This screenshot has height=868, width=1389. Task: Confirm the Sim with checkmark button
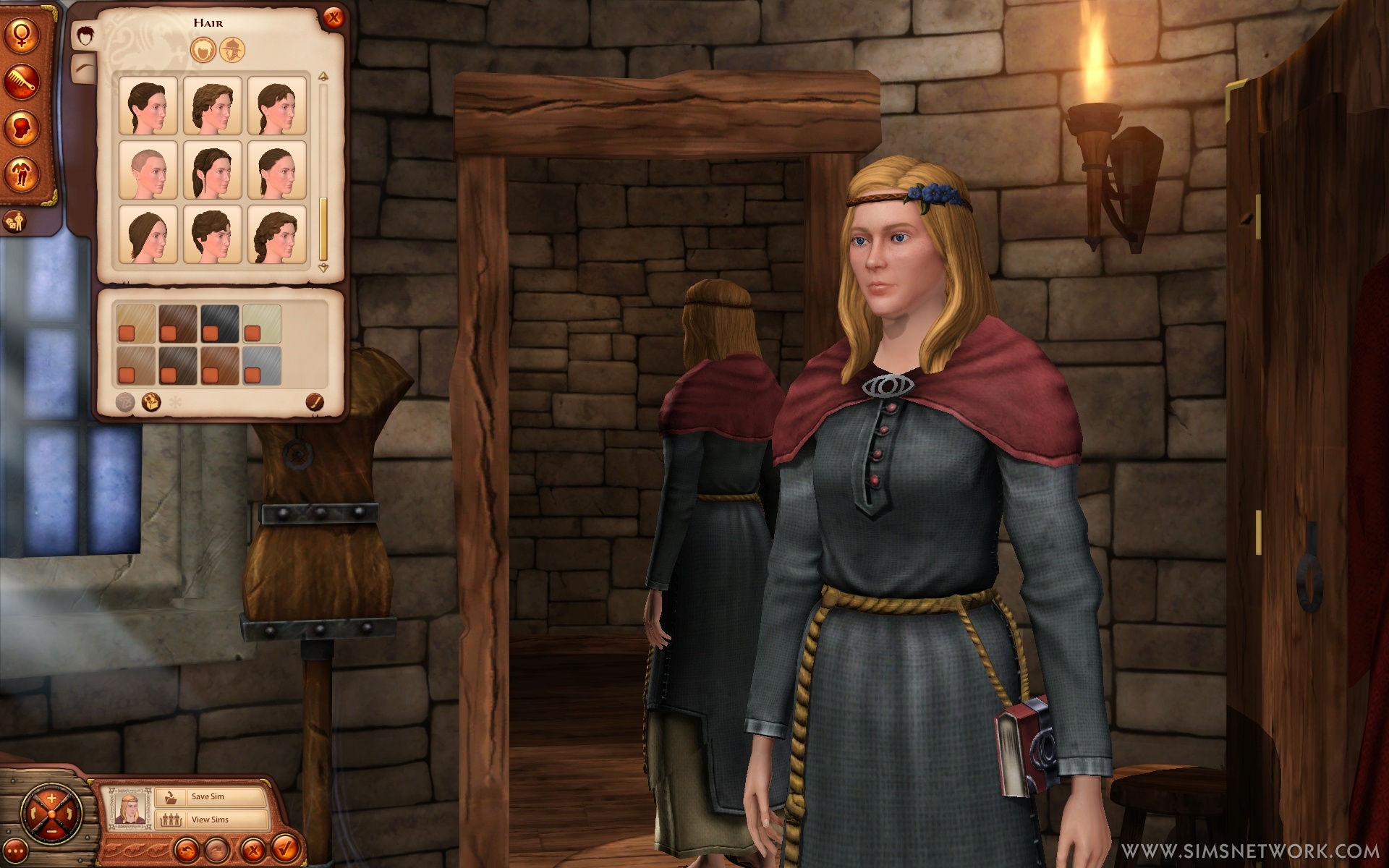click(x=284, y=848)
